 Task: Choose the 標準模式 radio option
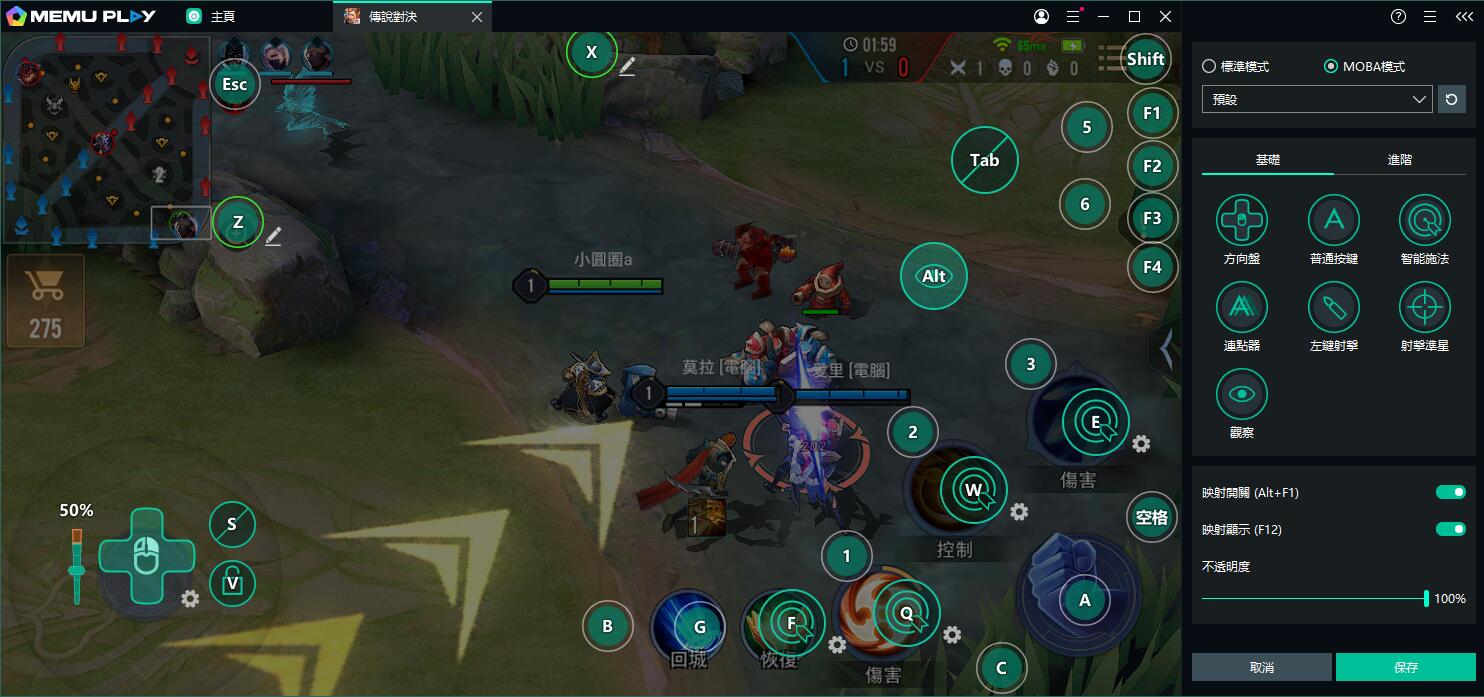1209,67
